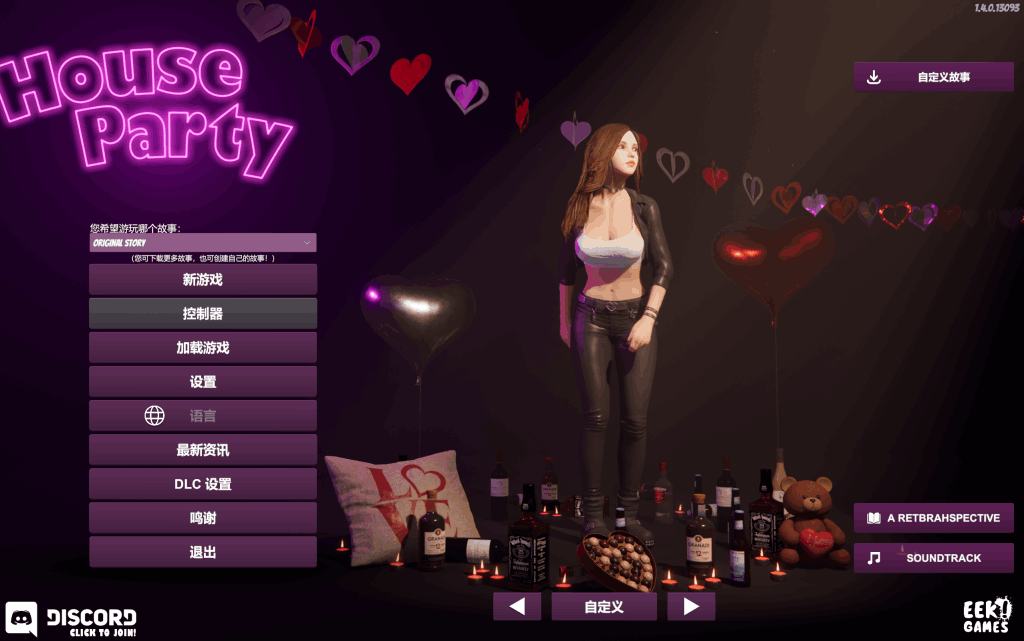Open DLC 设置 menu entry
The width and height of the screenshot is (1024, 641).
(203, 484)
